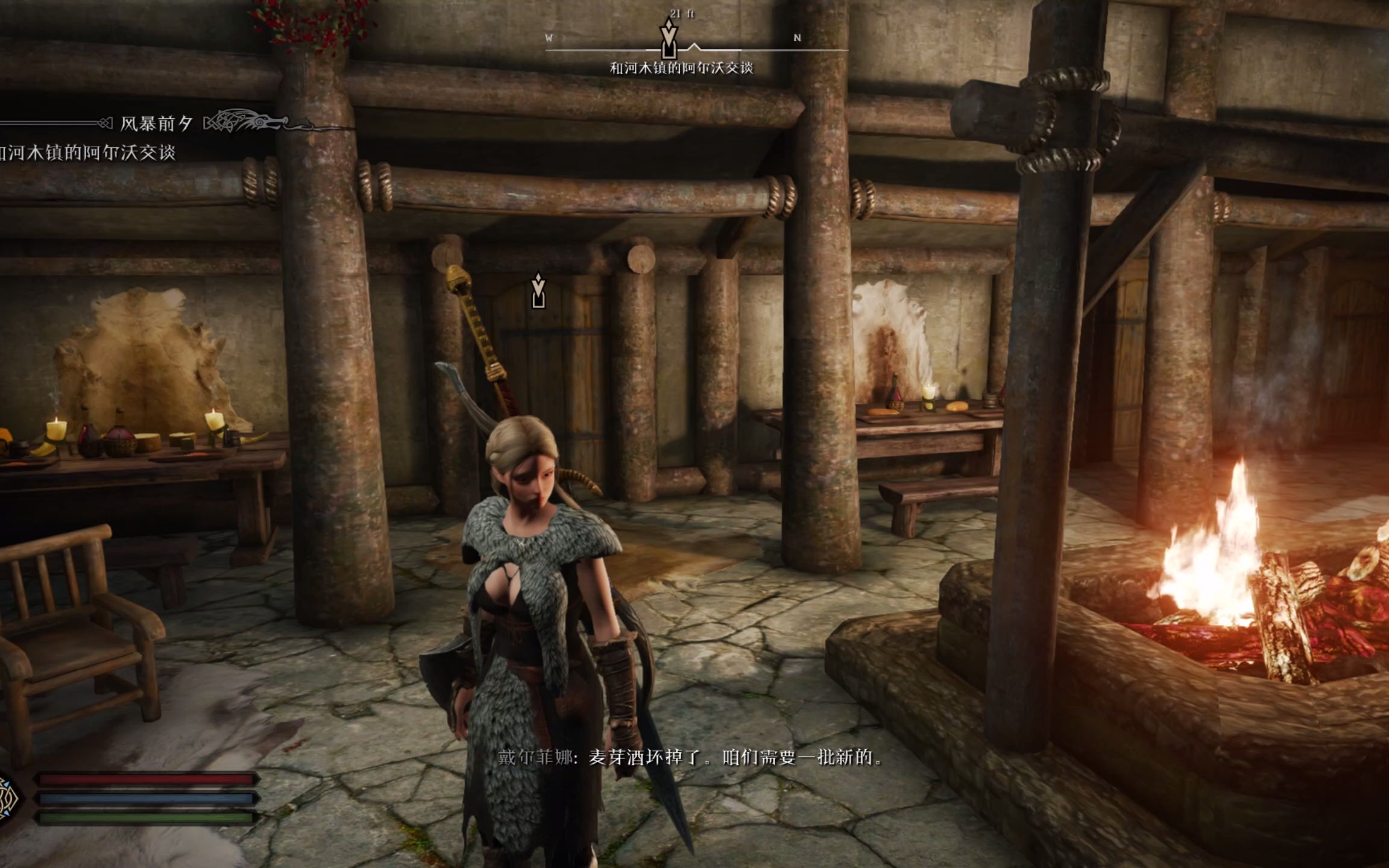Click the objective label beneath the compass
This screenshot has height=868, width=1389.
point(681,68)
